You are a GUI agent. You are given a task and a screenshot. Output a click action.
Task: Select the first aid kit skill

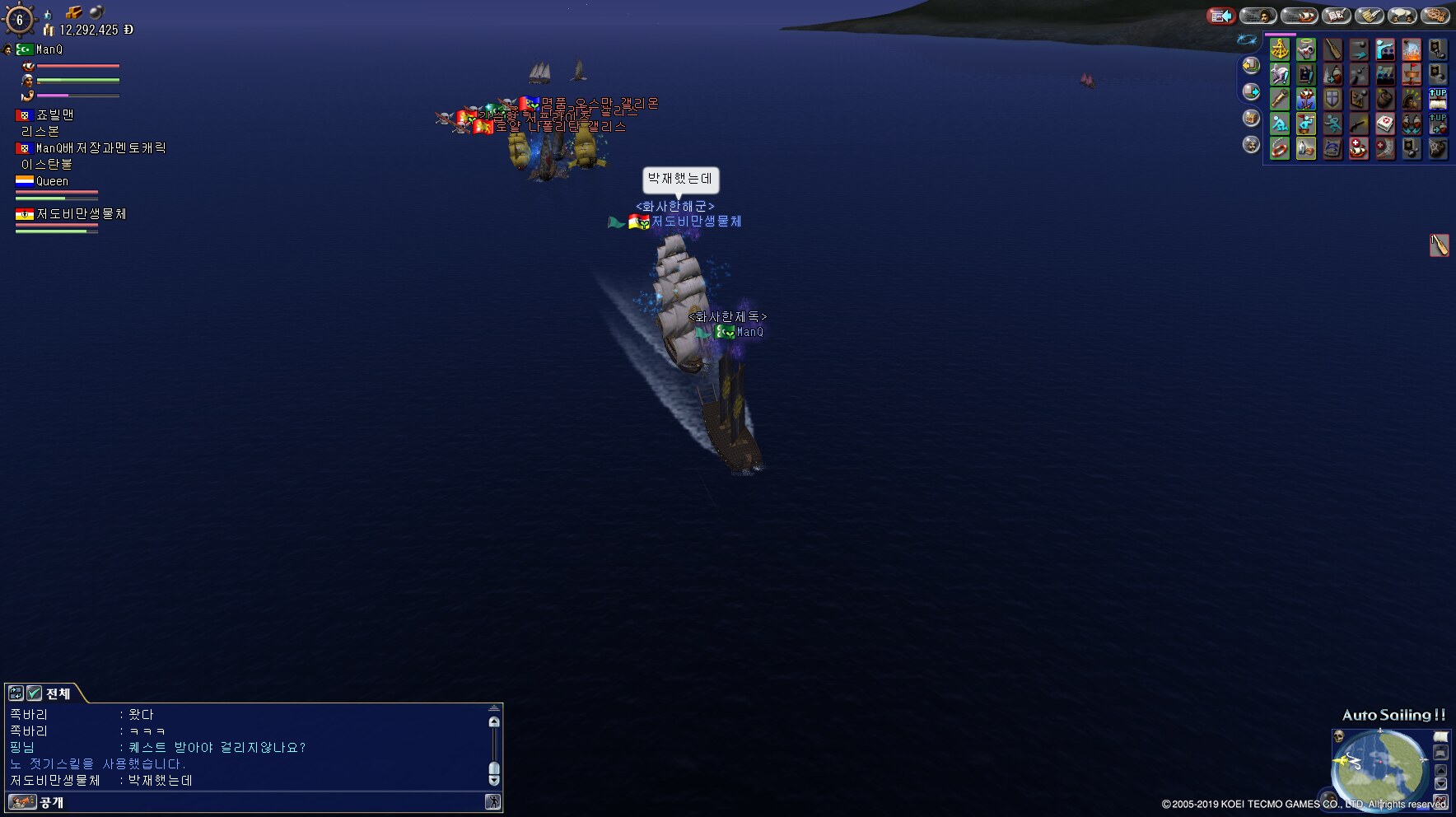(1385, 124)
